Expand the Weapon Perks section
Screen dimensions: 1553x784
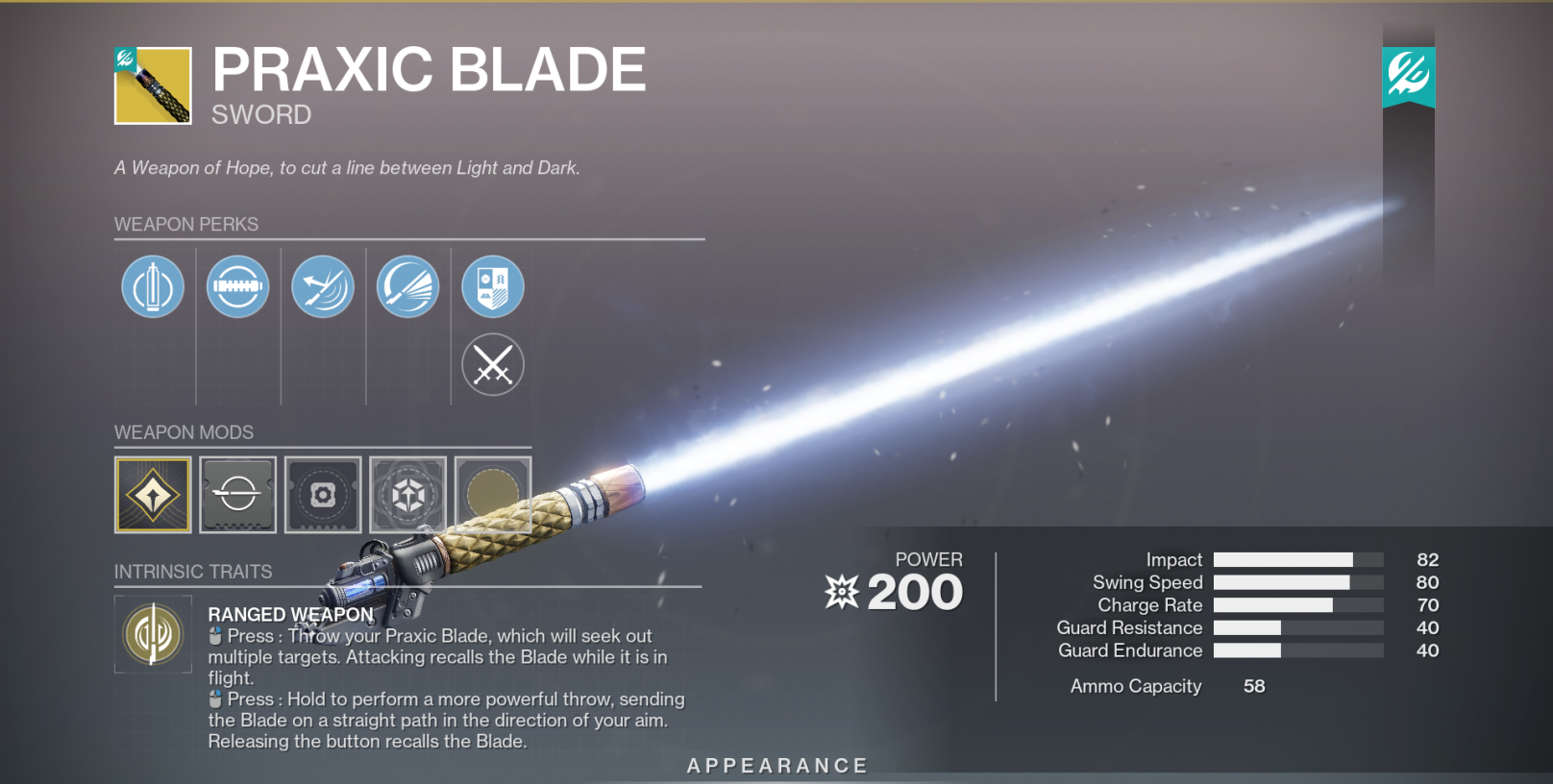pos(186,224)
